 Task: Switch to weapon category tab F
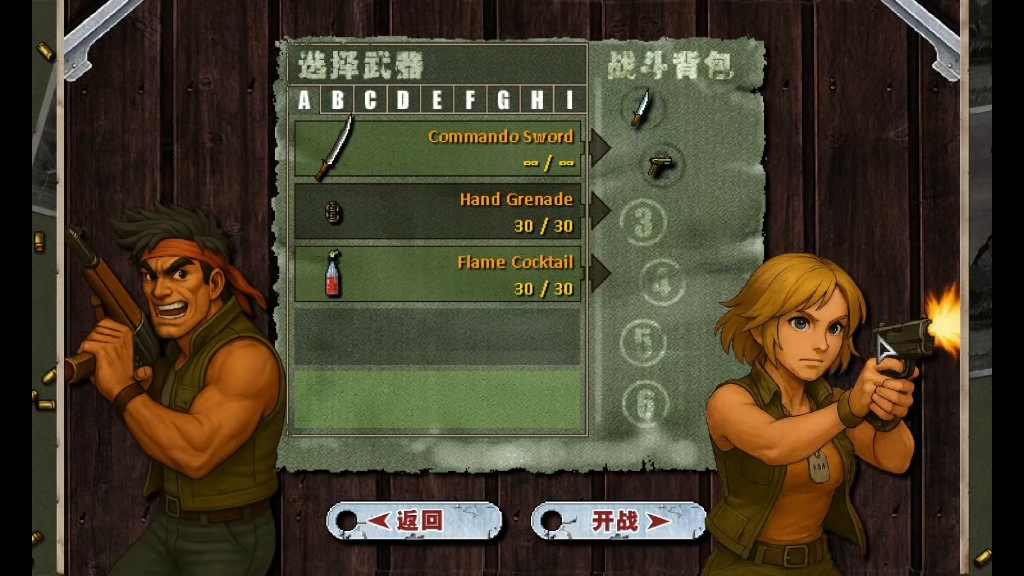470,100
